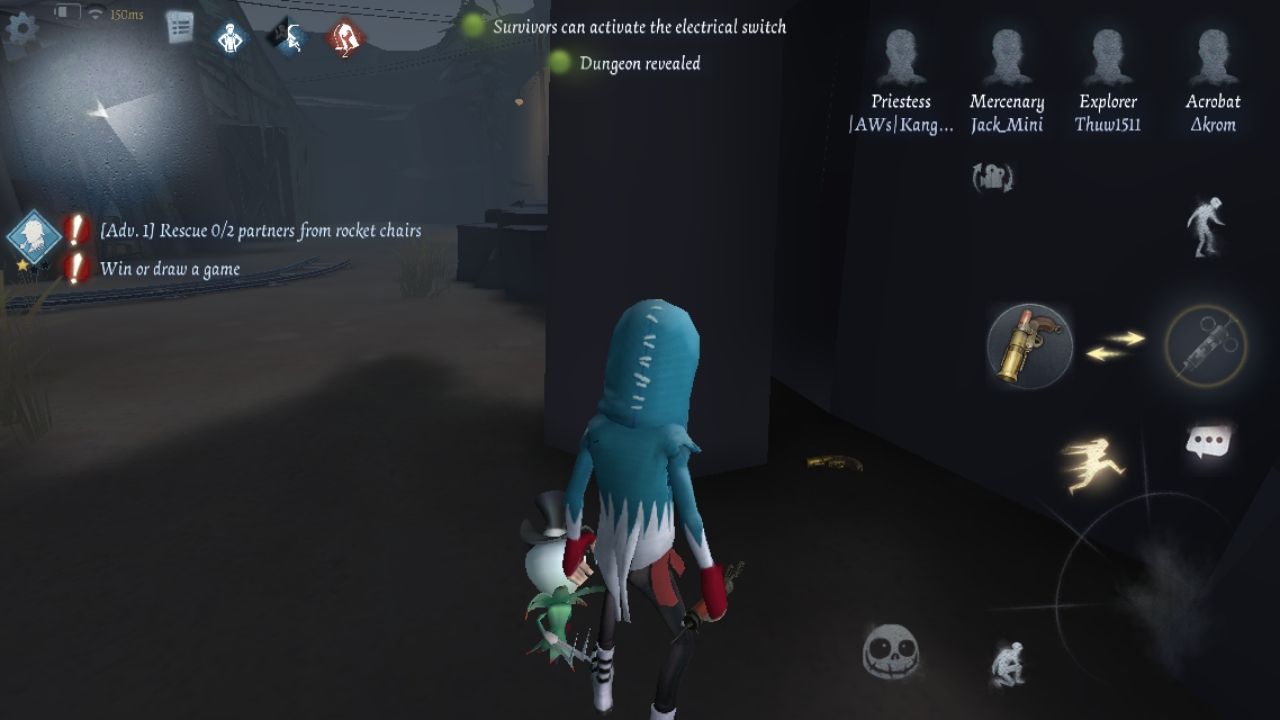Open the settings gear menu
The height and width of the screenshot is (720, 1280).
21,26
